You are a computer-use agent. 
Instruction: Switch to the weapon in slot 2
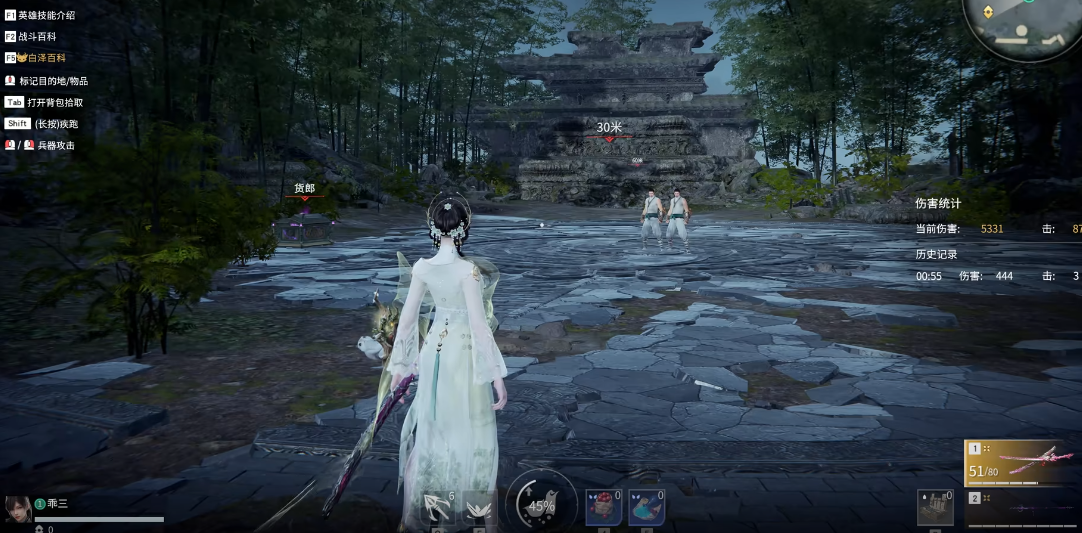point(1022,509)
